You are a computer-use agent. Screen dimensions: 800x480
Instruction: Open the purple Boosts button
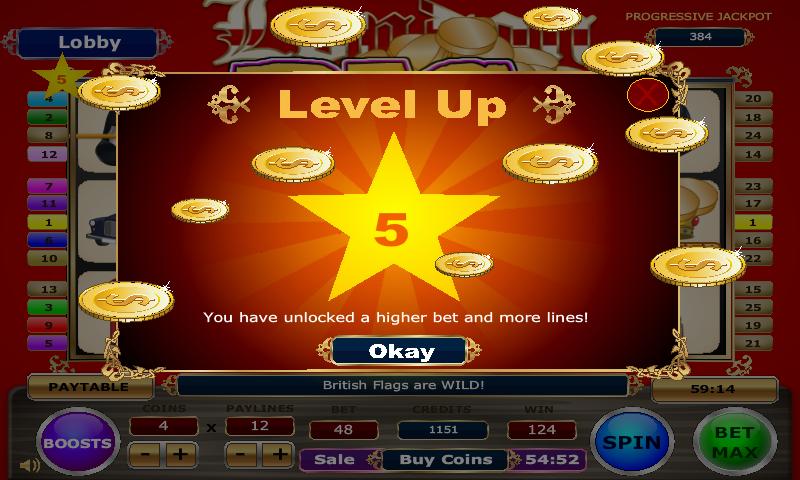click(x=78, y=441)
